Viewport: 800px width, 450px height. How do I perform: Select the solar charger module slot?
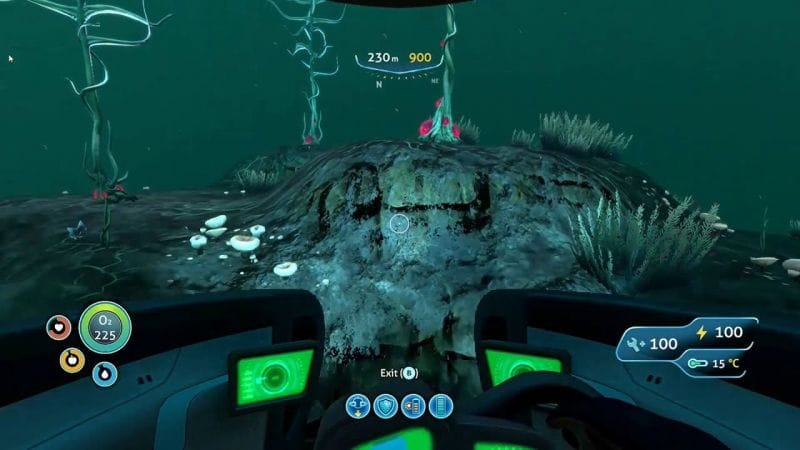[x=412, y=406]
